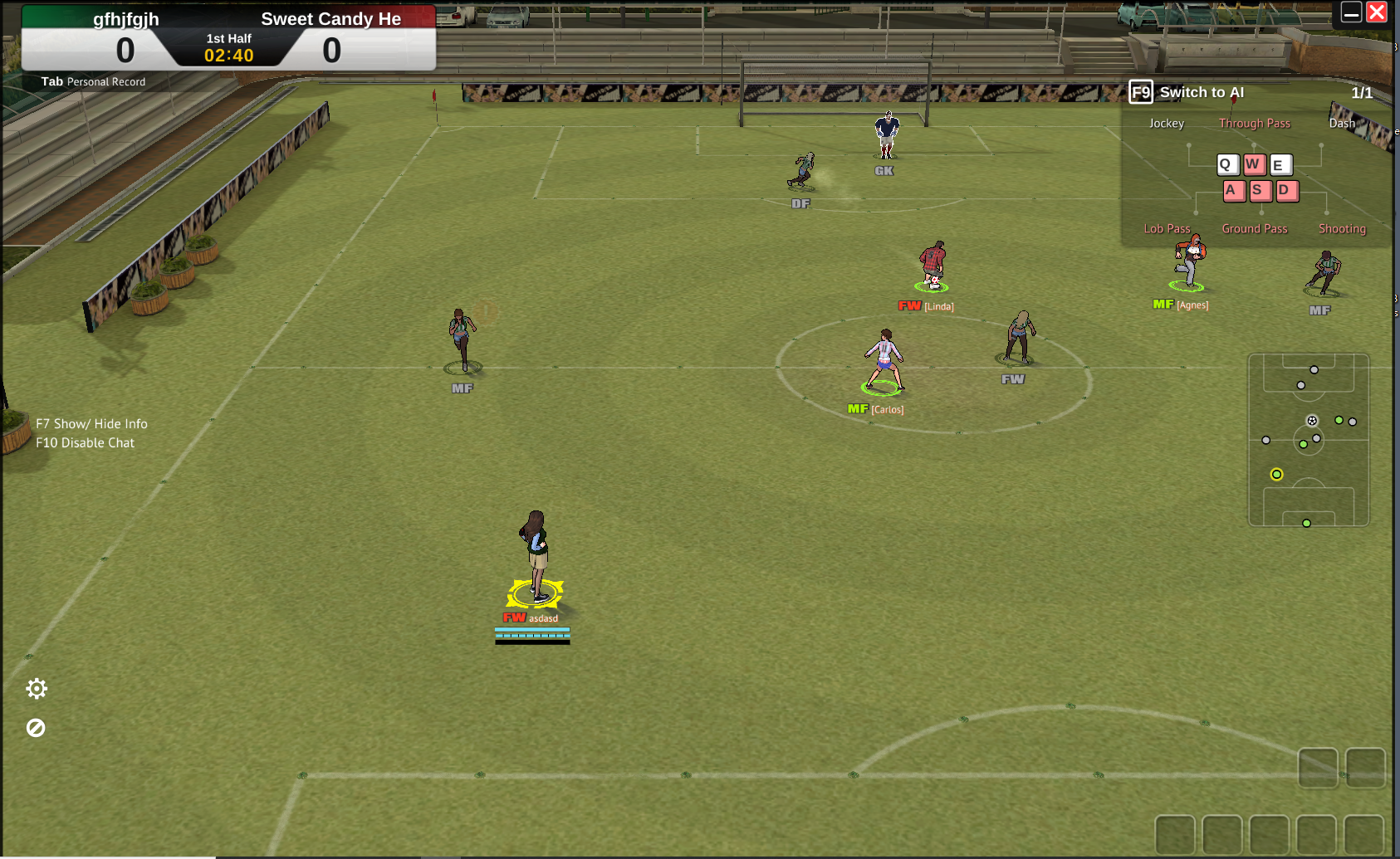Select the E key for Dash
This screenshot has height=859, width=1400.
click(1281, 165)
